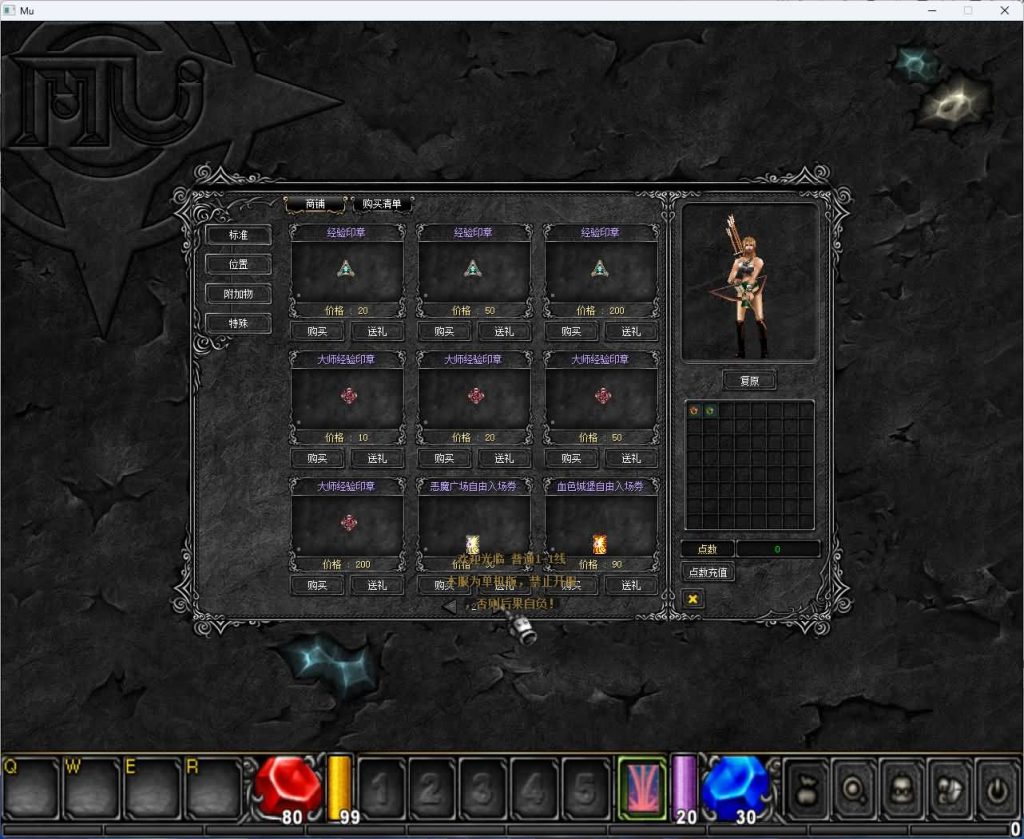Buy the 经验印章 priced at 200
The width and height of the screenshot is (1024, 839).
tap(571, 331)
